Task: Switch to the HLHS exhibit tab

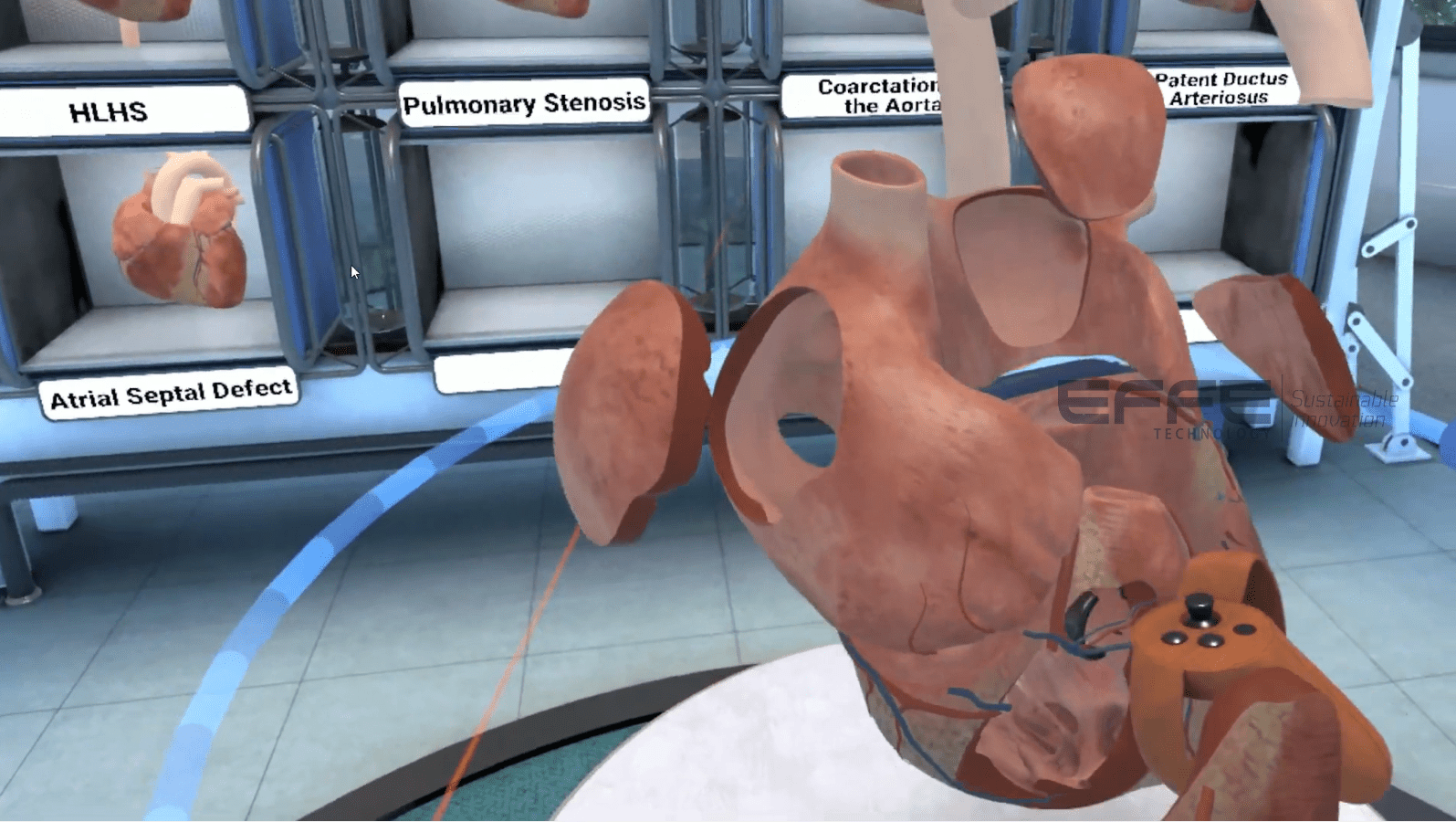Action: pos(110,111)
